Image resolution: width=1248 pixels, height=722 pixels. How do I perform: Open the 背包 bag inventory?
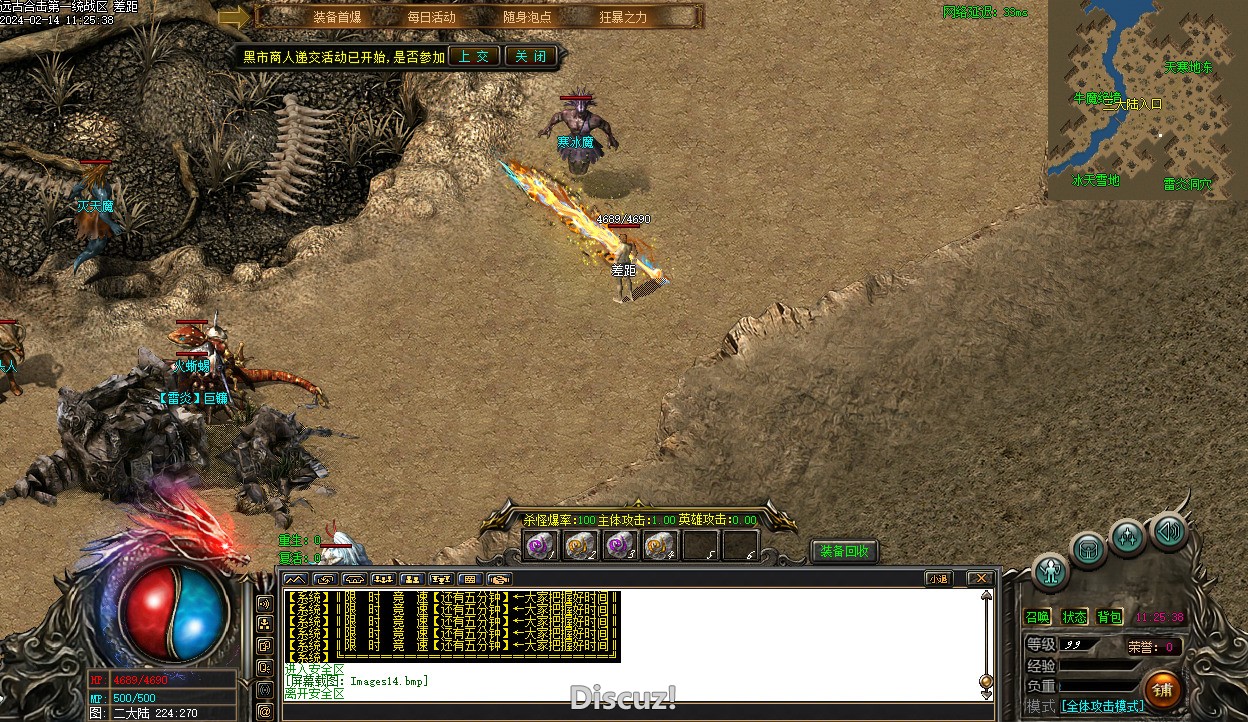[x=1109, y=617]
